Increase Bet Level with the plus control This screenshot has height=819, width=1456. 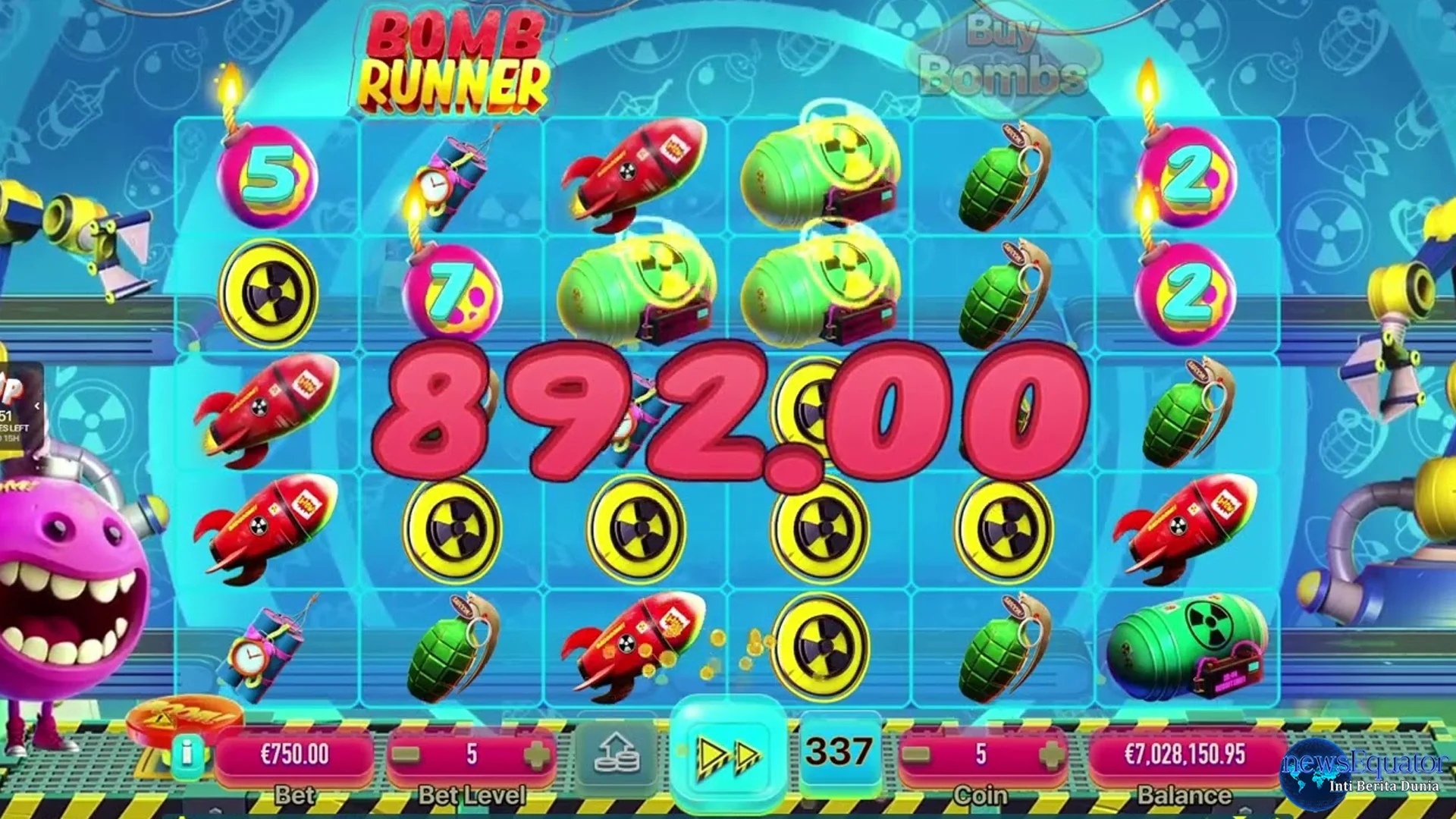535,756
